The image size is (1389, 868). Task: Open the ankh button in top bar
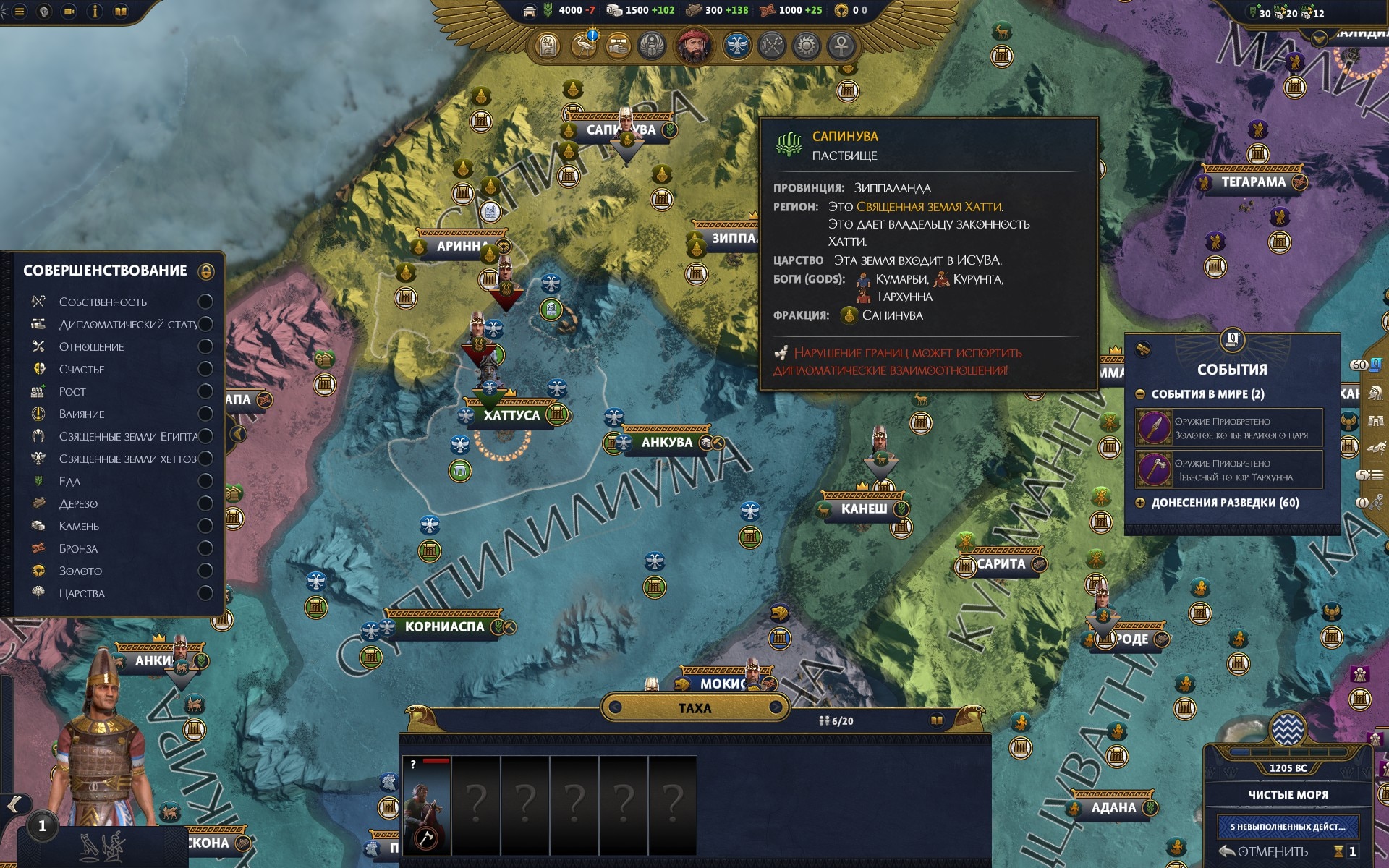pyautogui.click(x=841, y=46)
